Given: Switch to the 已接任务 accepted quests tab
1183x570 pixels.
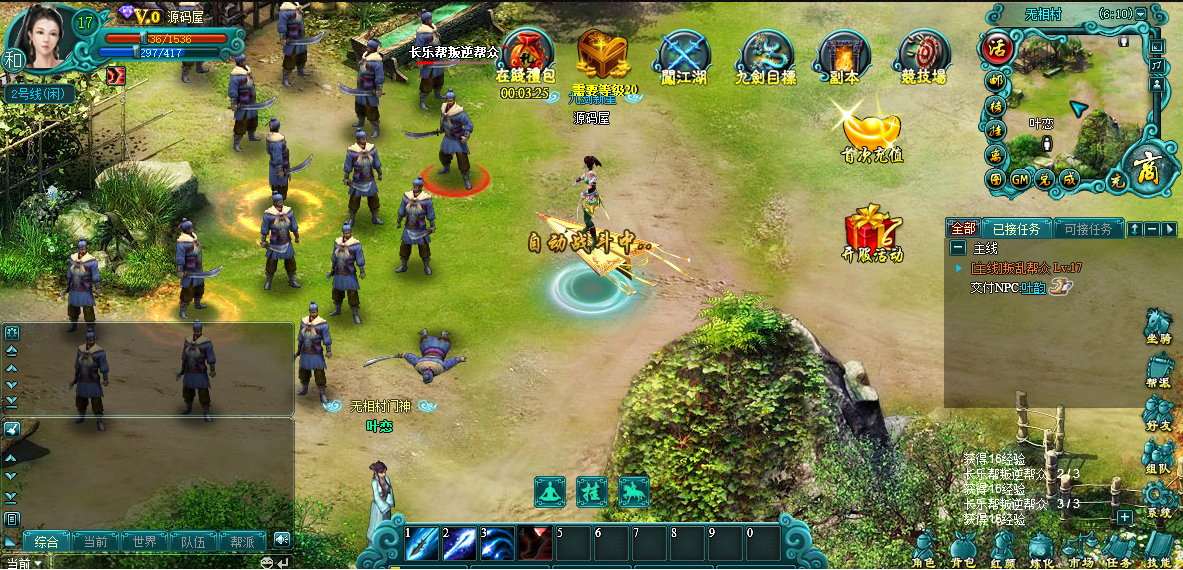Looking at the screenshot, I should coord(1015,229).
